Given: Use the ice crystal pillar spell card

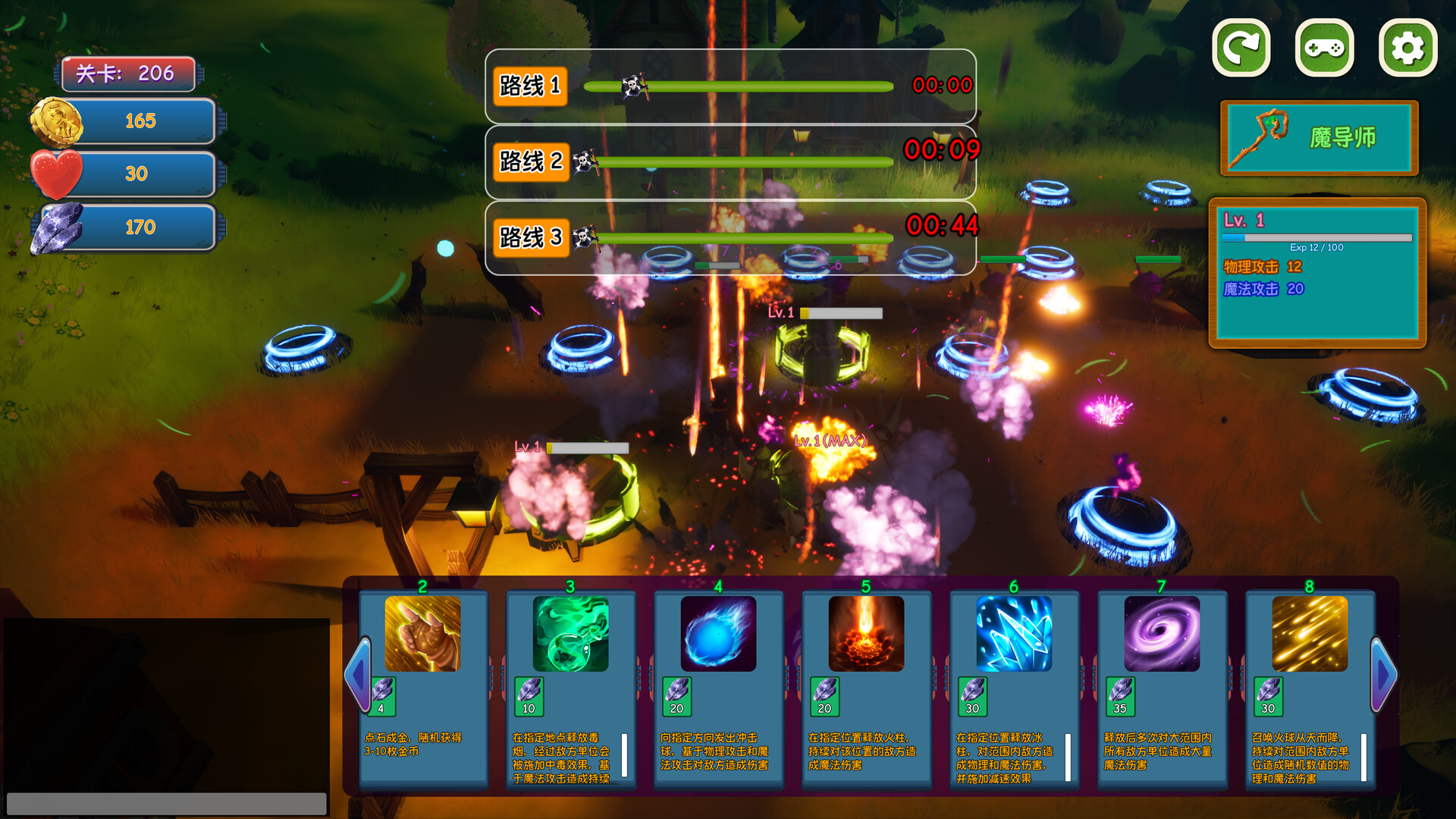Looking at the screenshot, I should point(1014,634).
